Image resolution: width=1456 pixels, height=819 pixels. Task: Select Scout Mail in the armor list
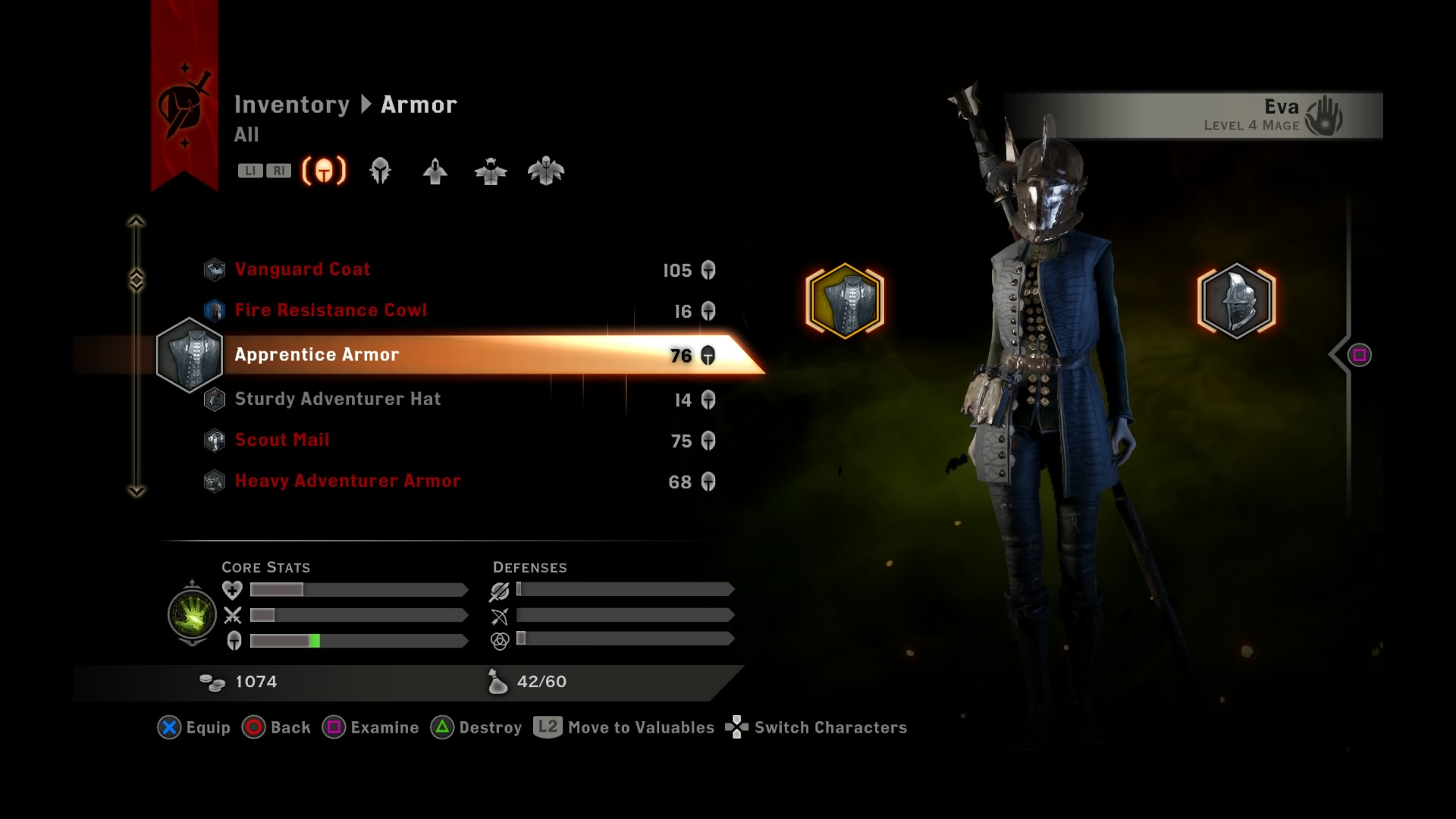[281, 441]
